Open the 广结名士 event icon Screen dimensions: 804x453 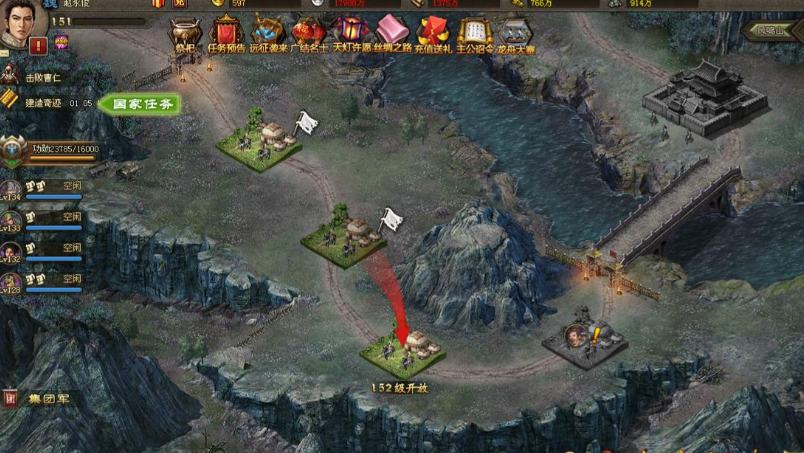click(309, 34)
